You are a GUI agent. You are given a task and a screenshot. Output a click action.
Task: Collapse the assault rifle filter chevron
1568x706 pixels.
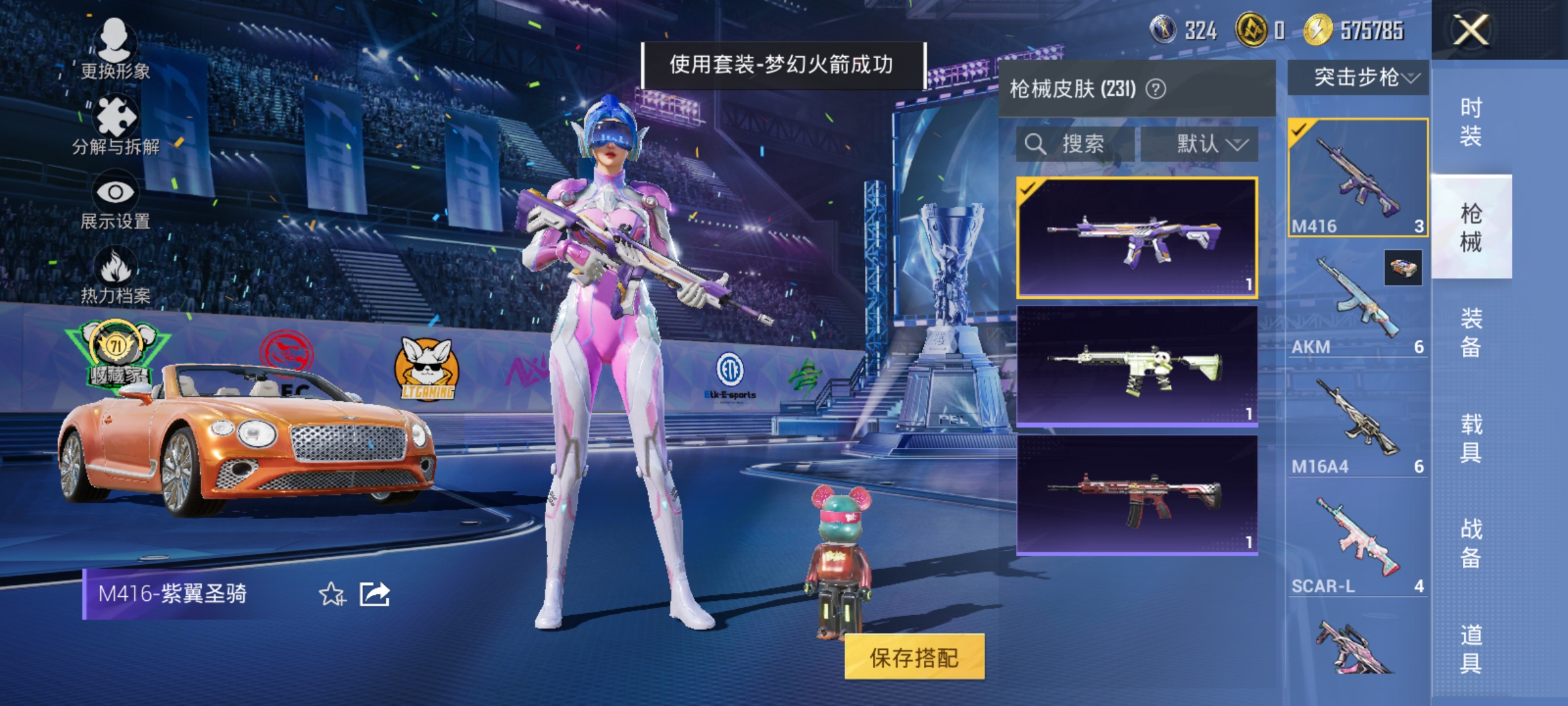tap(1411, 77)
